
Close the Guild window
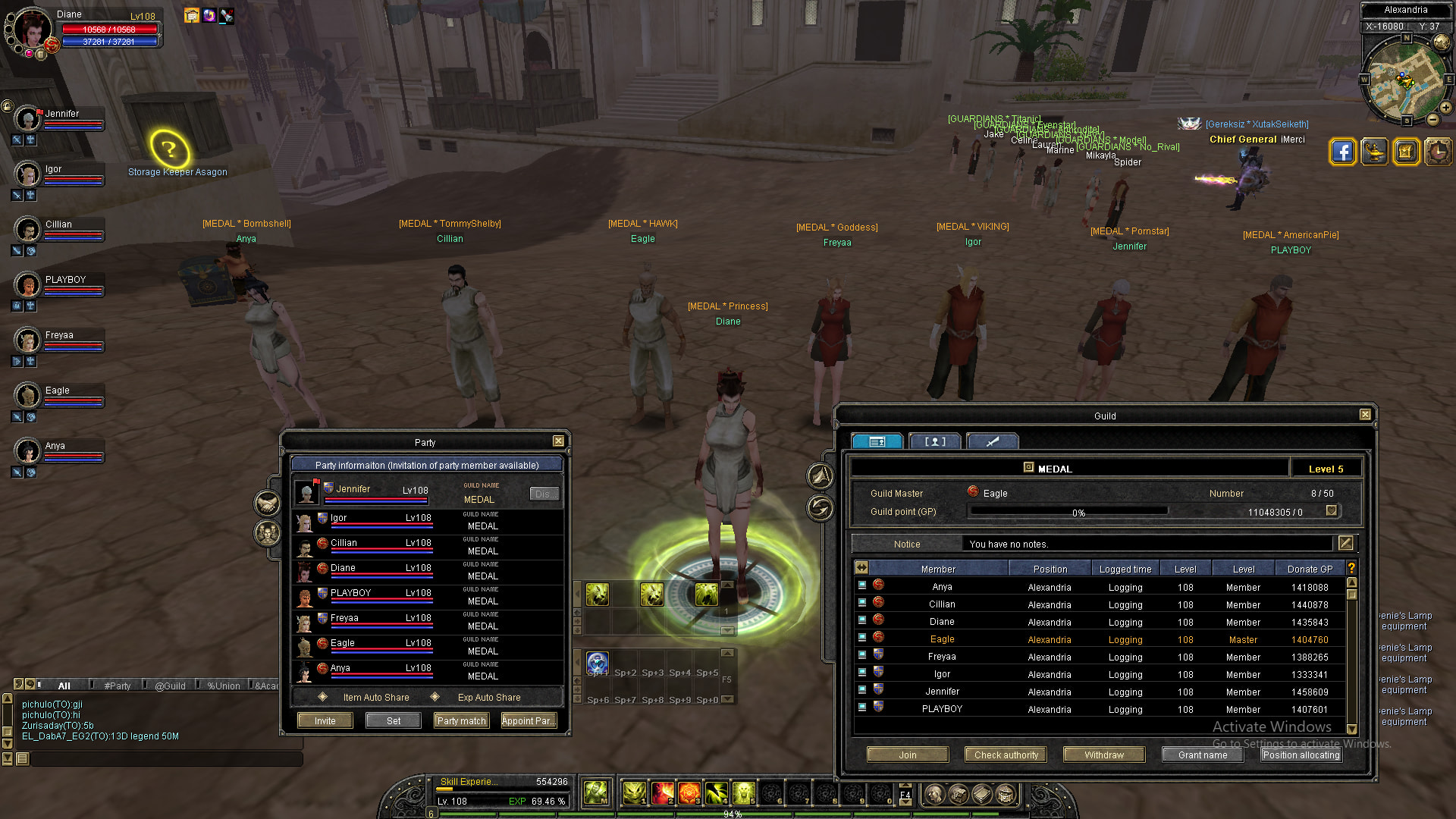1365,415
